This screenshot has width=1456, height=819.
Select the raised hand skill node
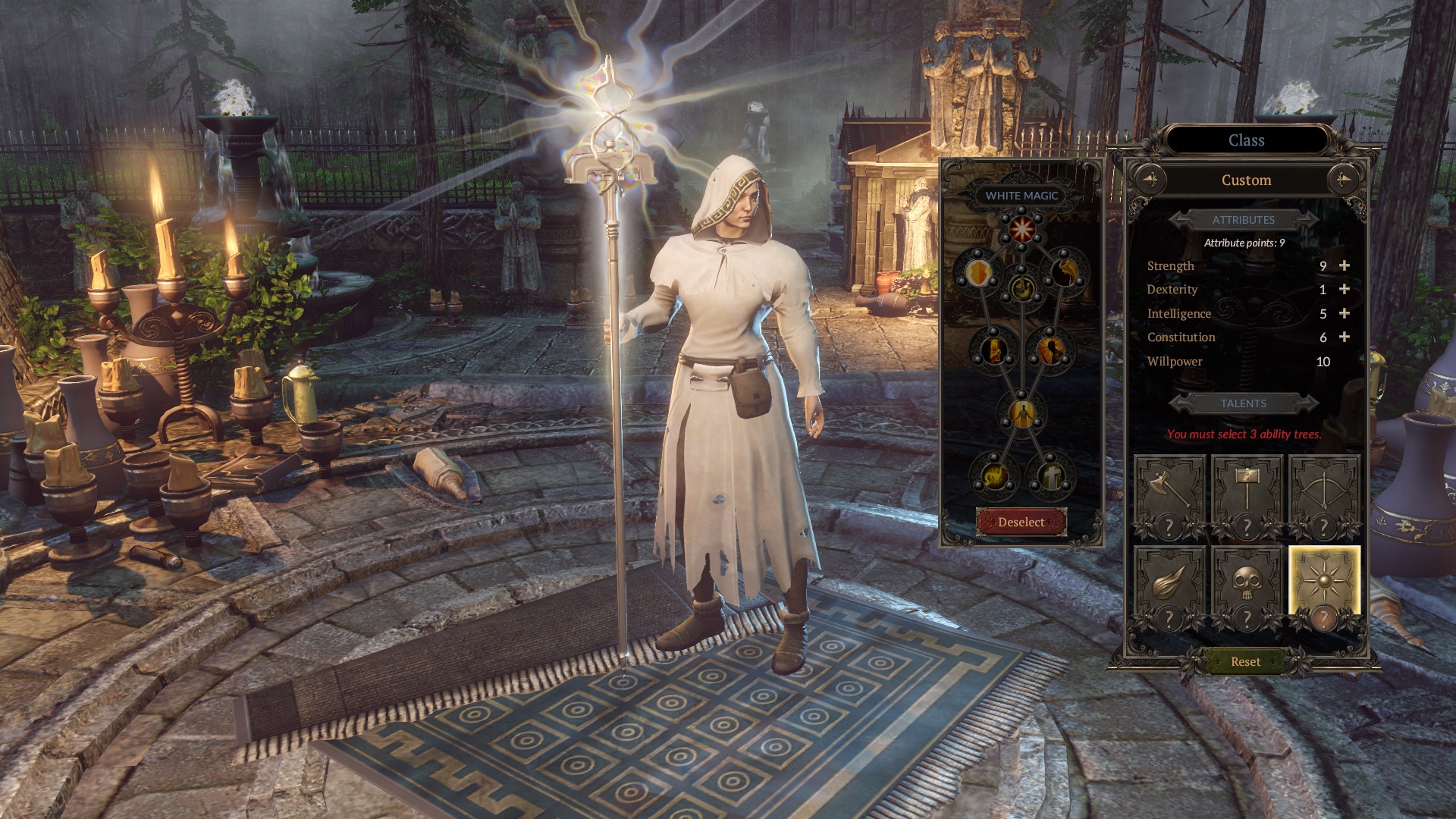coord(1021,288)
